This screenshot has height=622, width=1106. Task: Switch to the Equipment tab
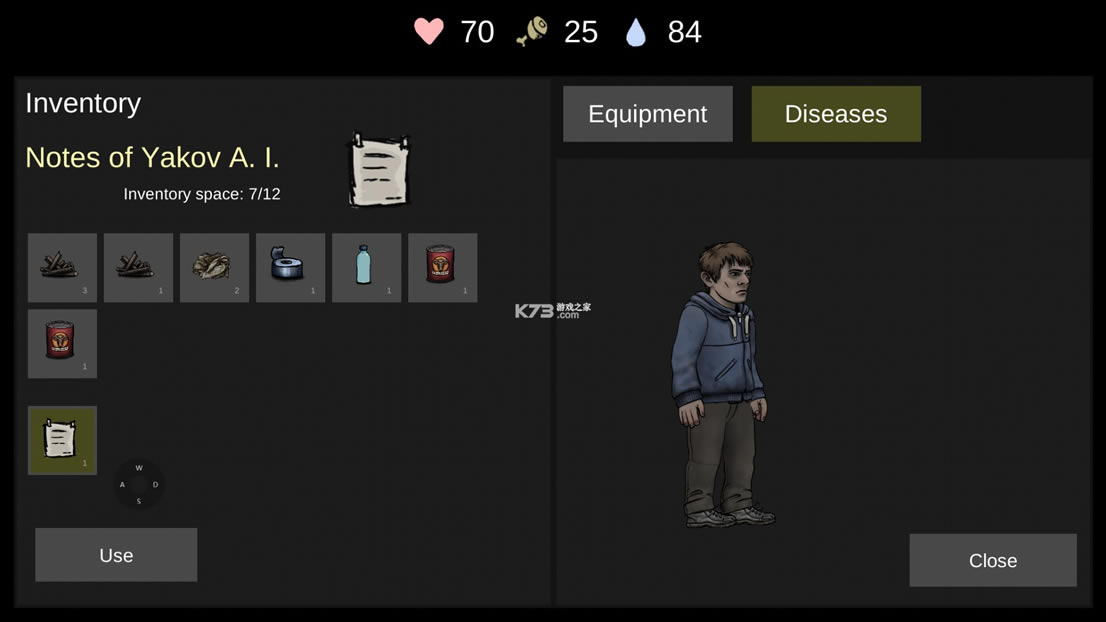(647, 114)
